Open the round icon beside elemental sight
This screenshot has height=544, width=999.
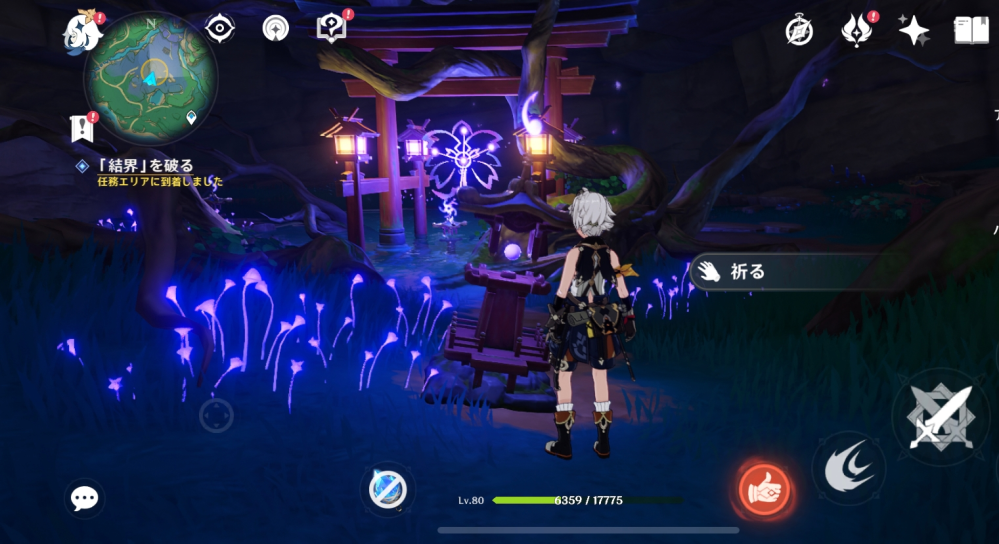[276, 28]
